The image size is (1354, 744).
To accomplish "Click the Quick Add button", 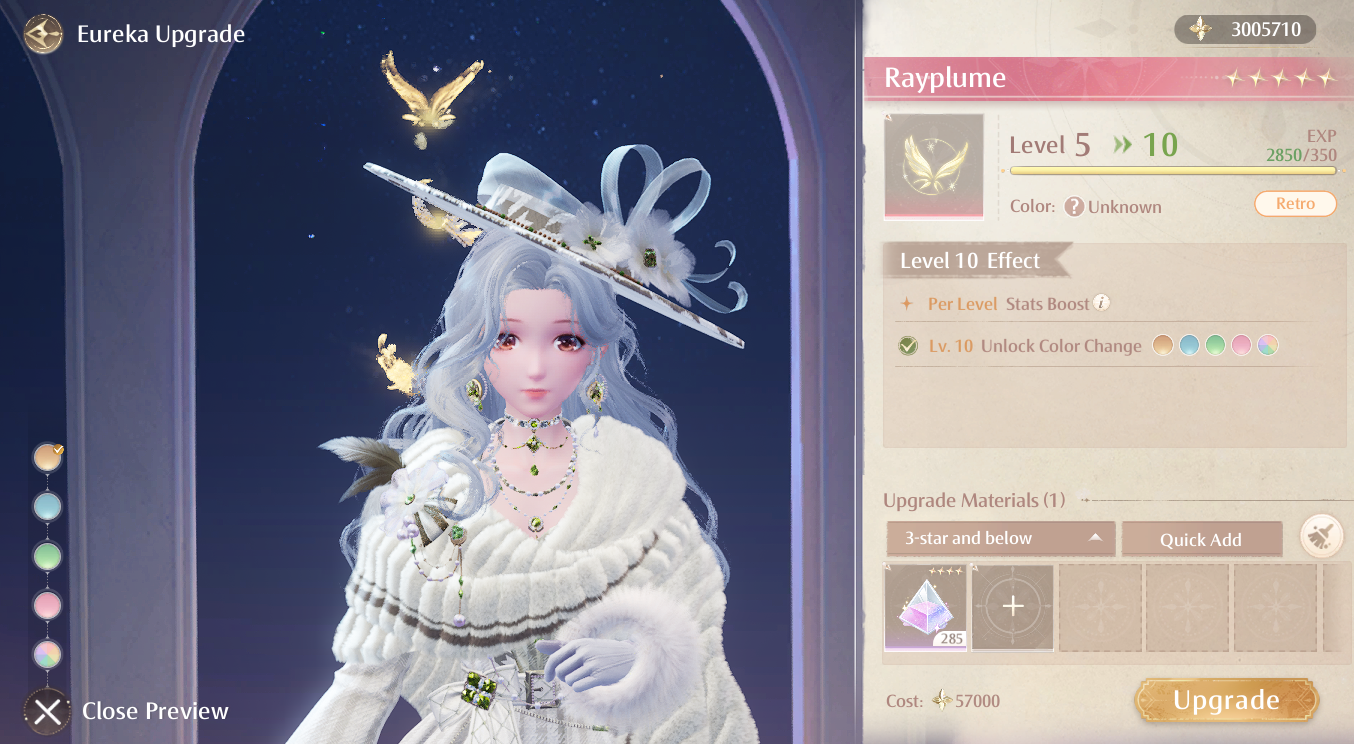I will pyautogui.click(x=1202, y=538).
